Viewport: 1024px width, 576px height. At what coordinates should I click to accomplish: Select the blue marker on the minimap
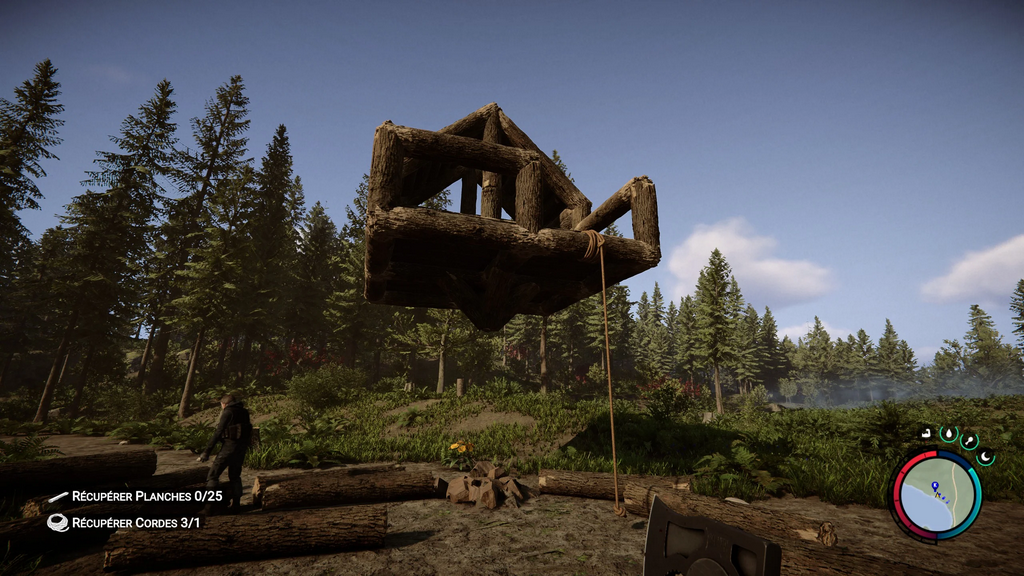pos(934,487)
